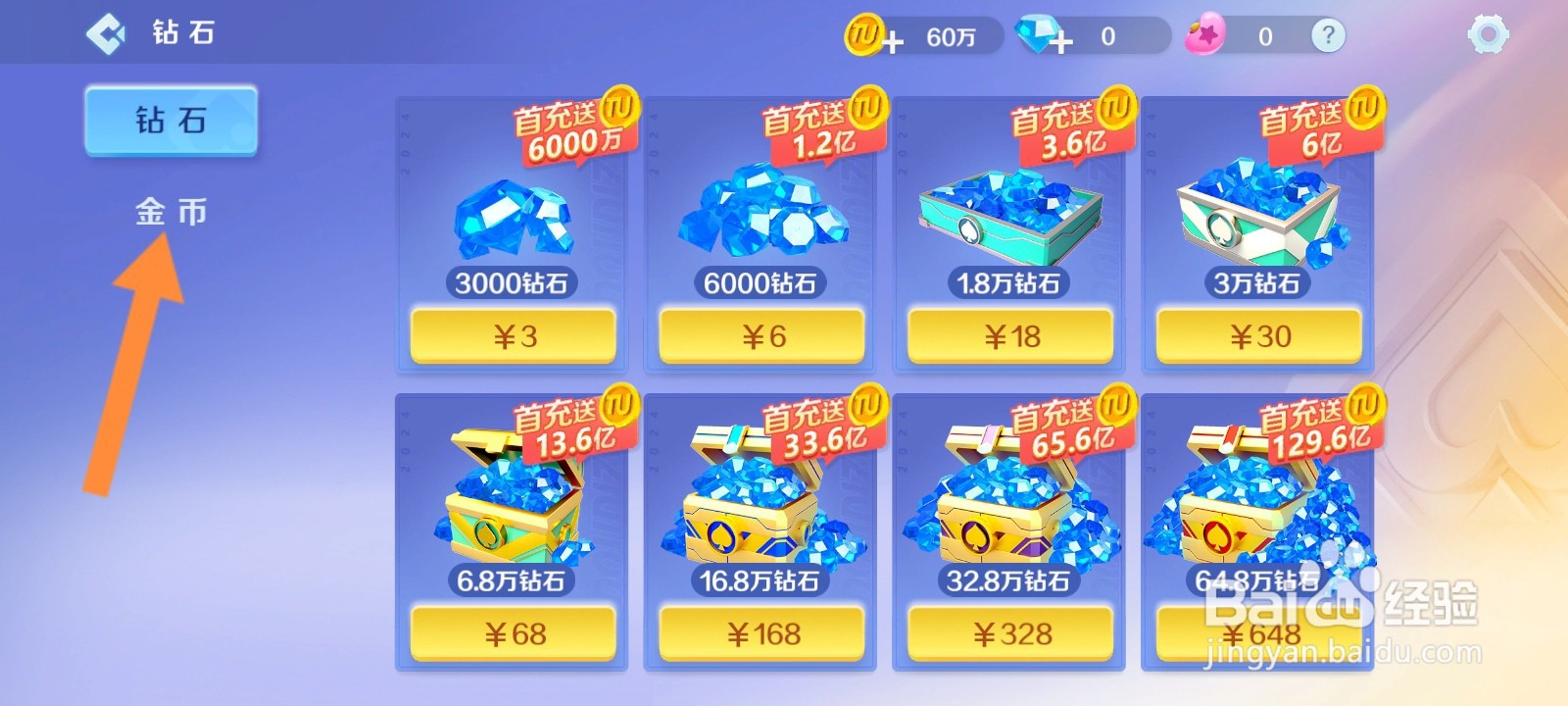Click the ¥648 purchase button for 64.8万钻石
The width and height of the screenshot is (1568, 706).
tap(1258, 635)
